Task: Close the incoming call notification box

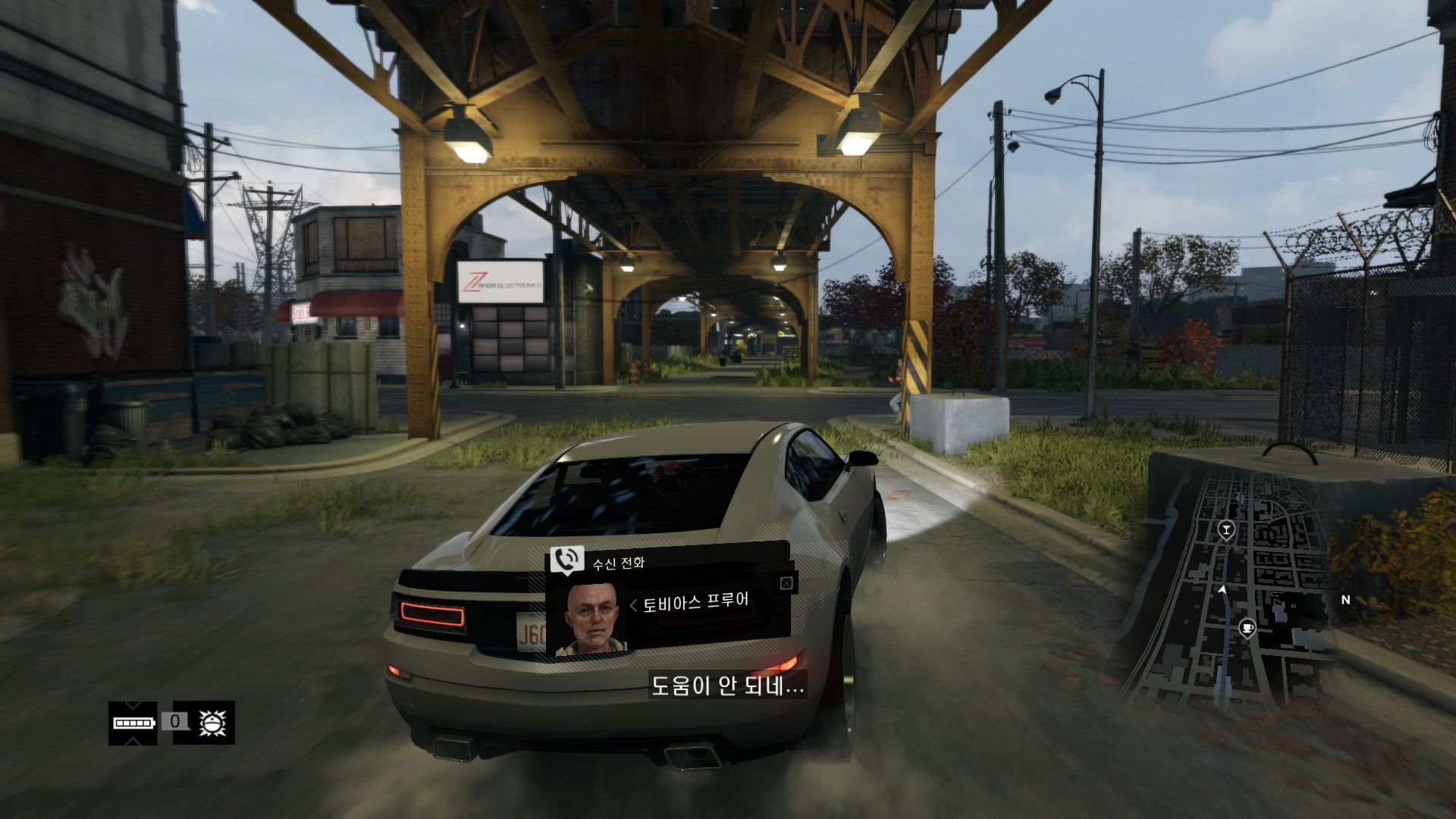Action: pos(786,583)
